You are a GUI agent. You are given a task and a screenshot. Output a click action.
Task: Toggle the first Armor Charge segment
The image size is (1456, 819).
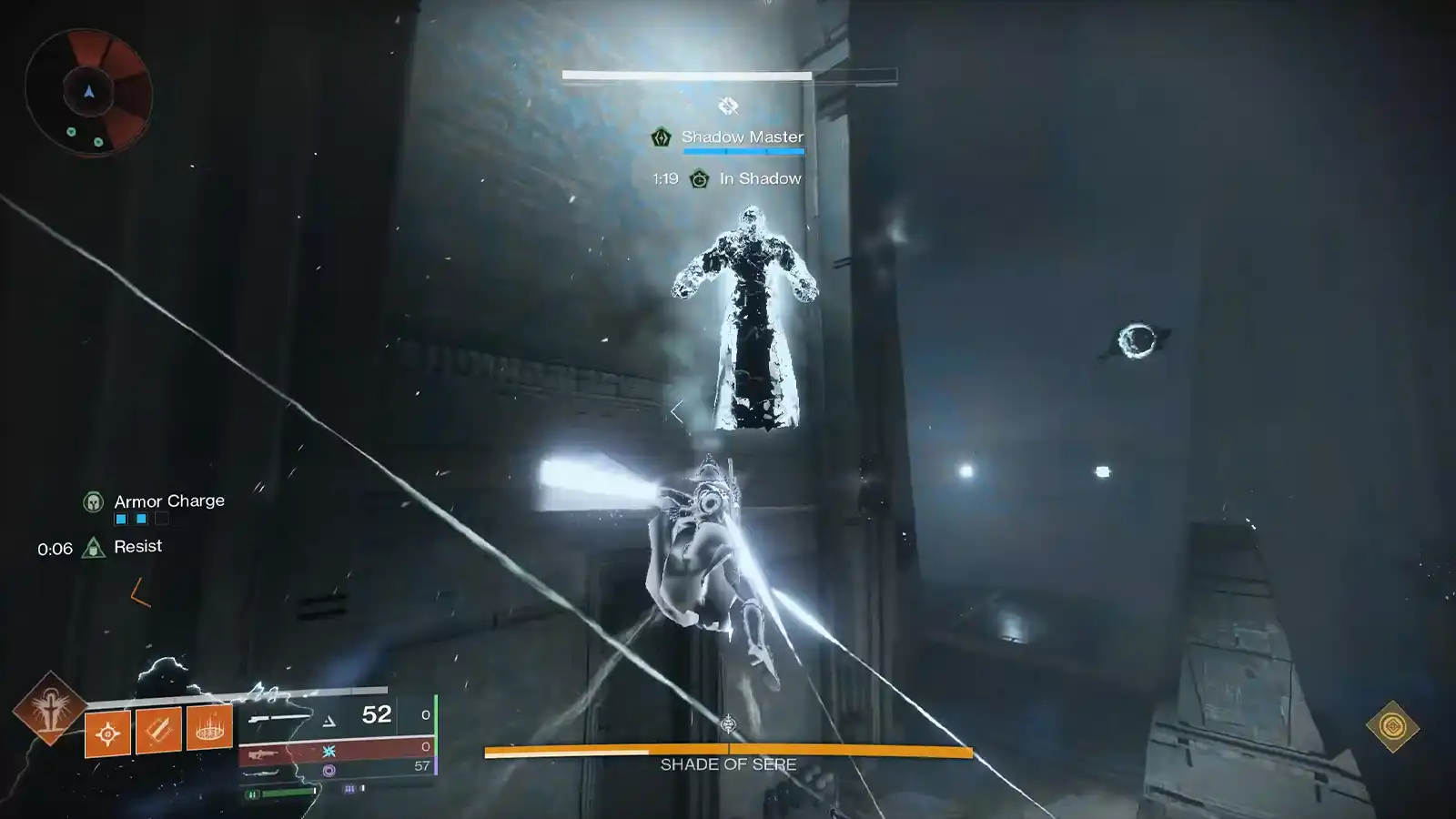120,518
